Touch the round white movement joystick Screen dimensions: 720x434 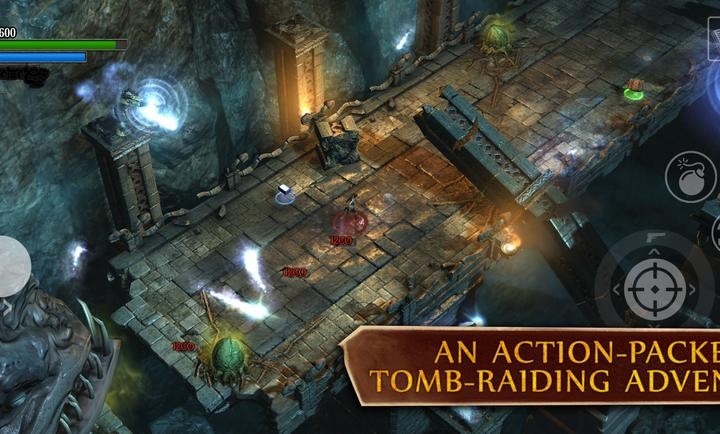(x=13, y=265)
